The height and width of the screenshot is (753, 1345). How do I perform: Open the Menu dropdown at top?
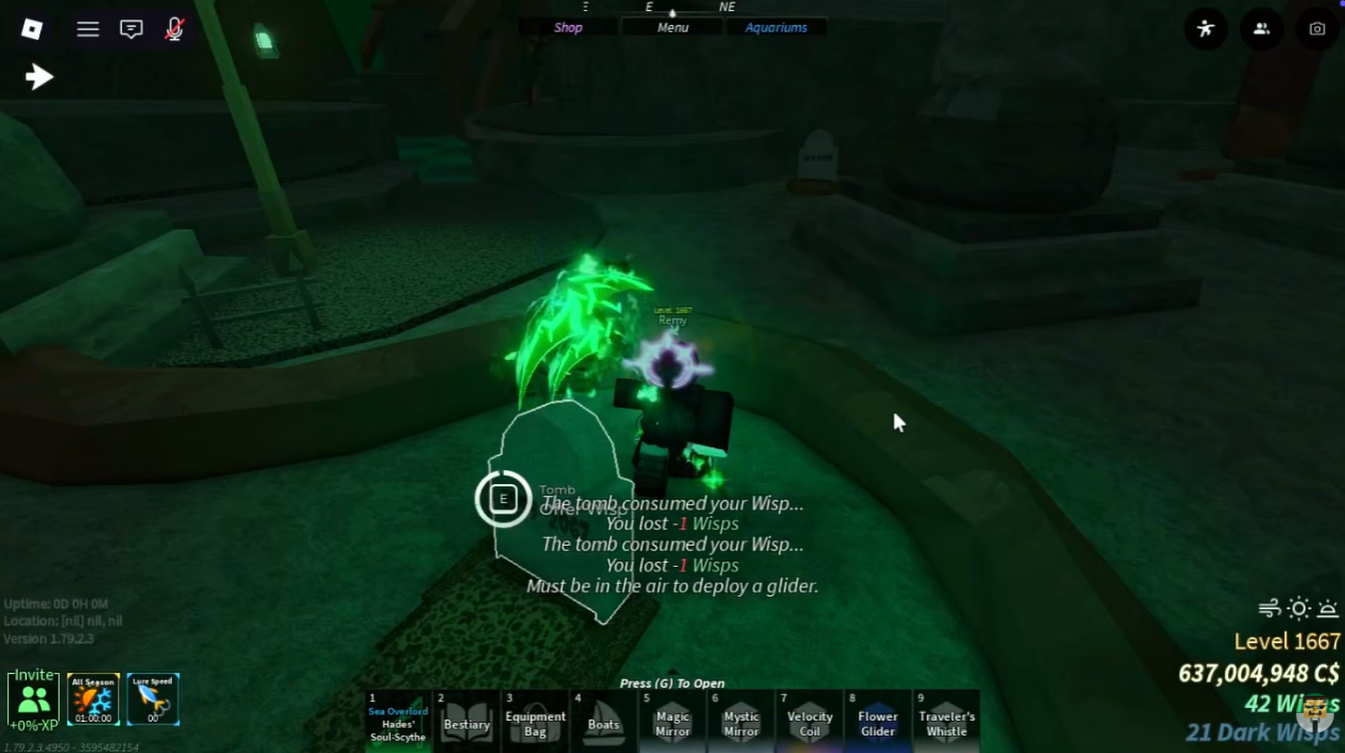point(671,27)
